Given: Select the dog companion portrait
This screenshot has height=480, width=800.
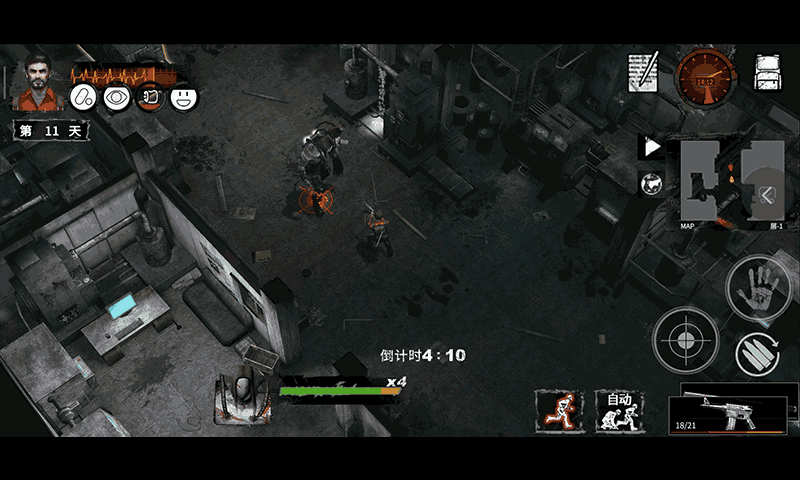Looking at the screenshot, I should click(241, 398).
